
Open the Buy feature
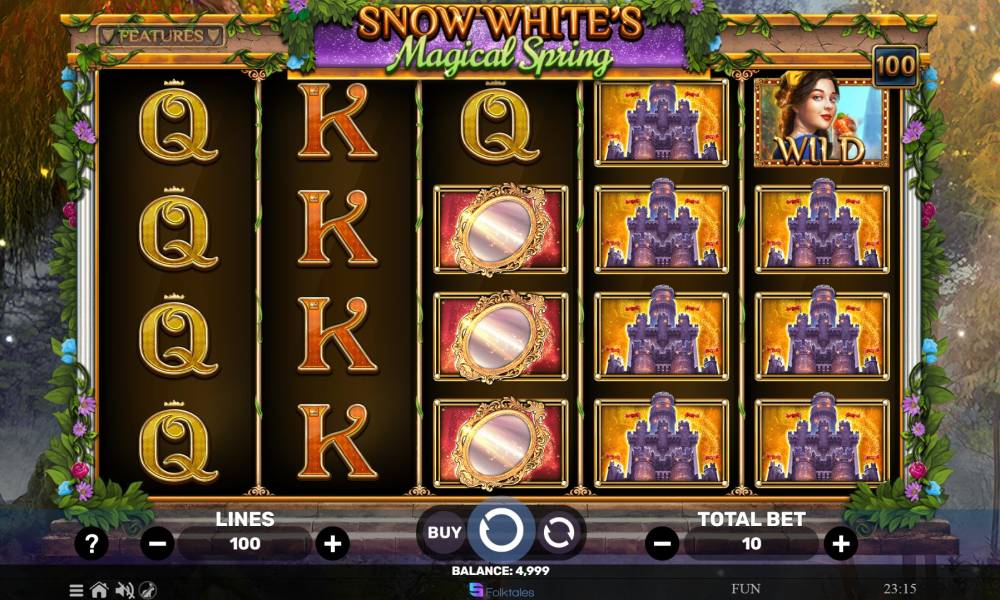tap(444, 532)
